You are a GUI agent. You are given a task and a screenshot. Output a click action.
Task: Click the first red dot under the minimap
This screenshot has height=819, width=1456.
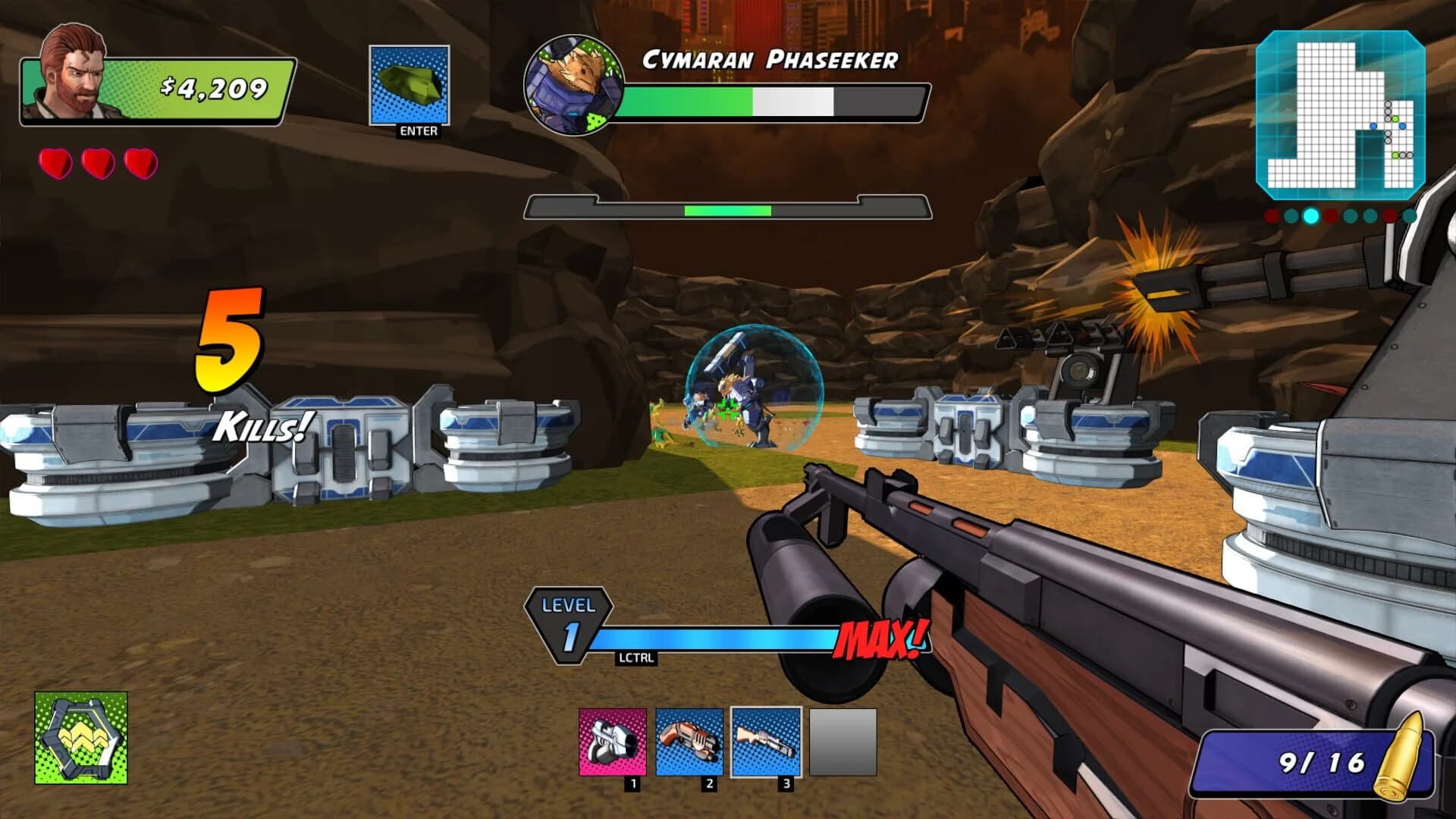click(1271, 216)
